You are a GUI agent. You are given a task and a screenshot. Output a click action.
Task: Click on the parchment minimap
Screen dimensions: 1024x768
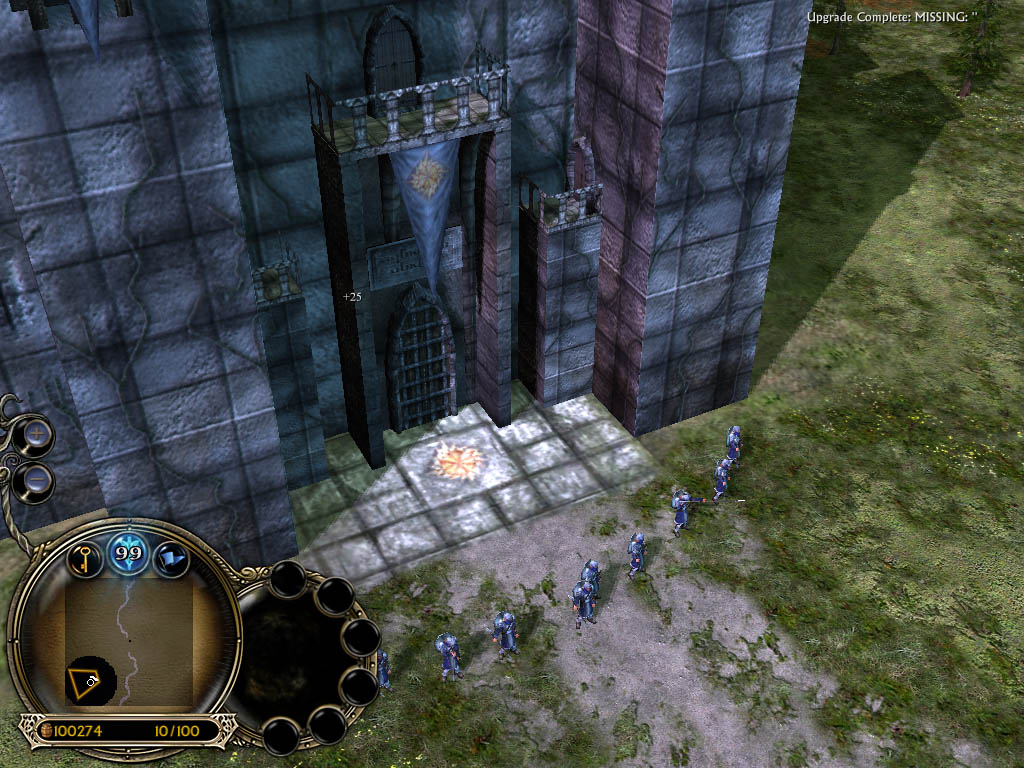tap(130, 640)
